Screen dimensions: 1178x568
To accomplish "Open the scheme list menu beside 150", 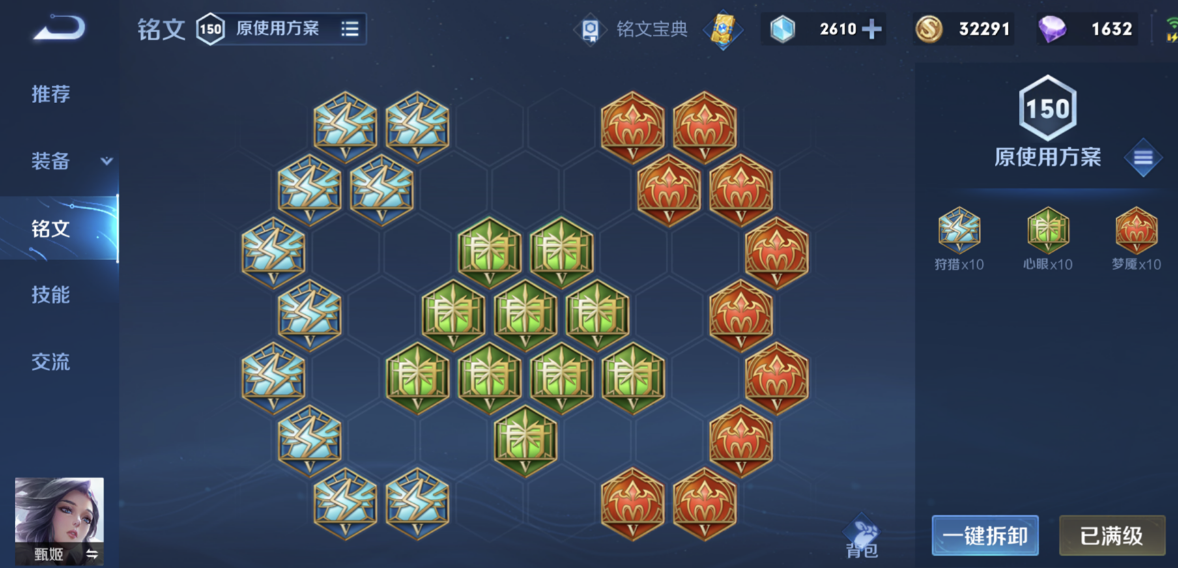I will pyautogui.click(x=1143, y=158).
